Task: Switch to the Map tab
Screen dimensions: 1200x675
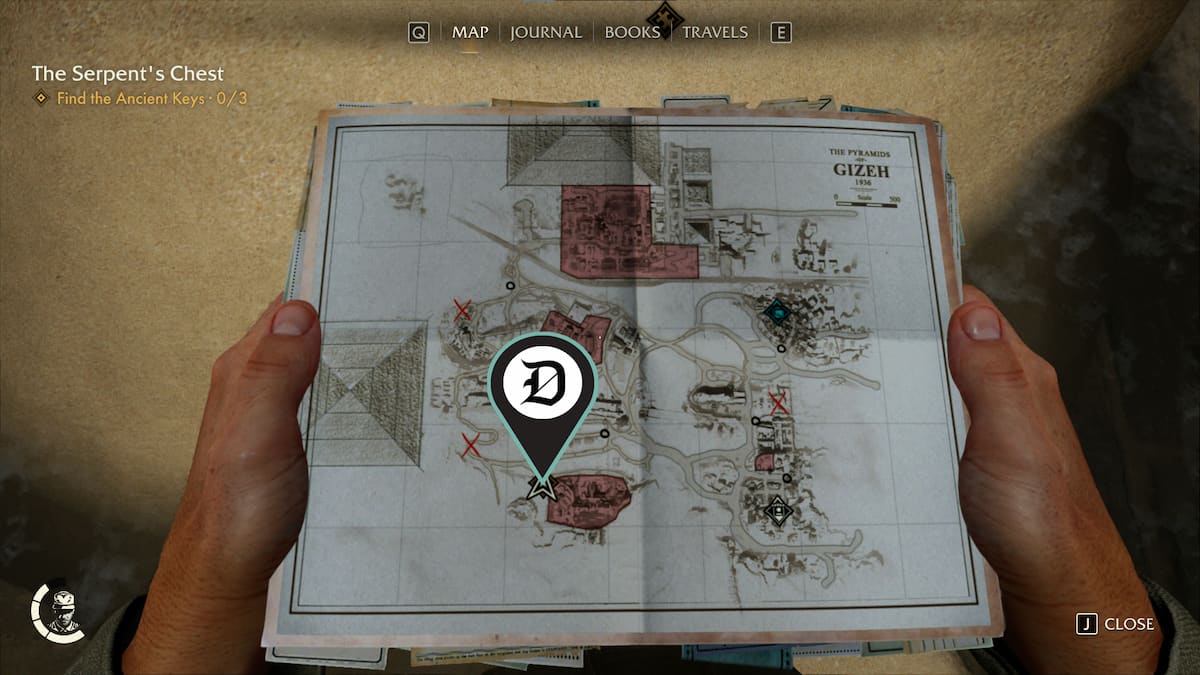Action: point(470,32)
